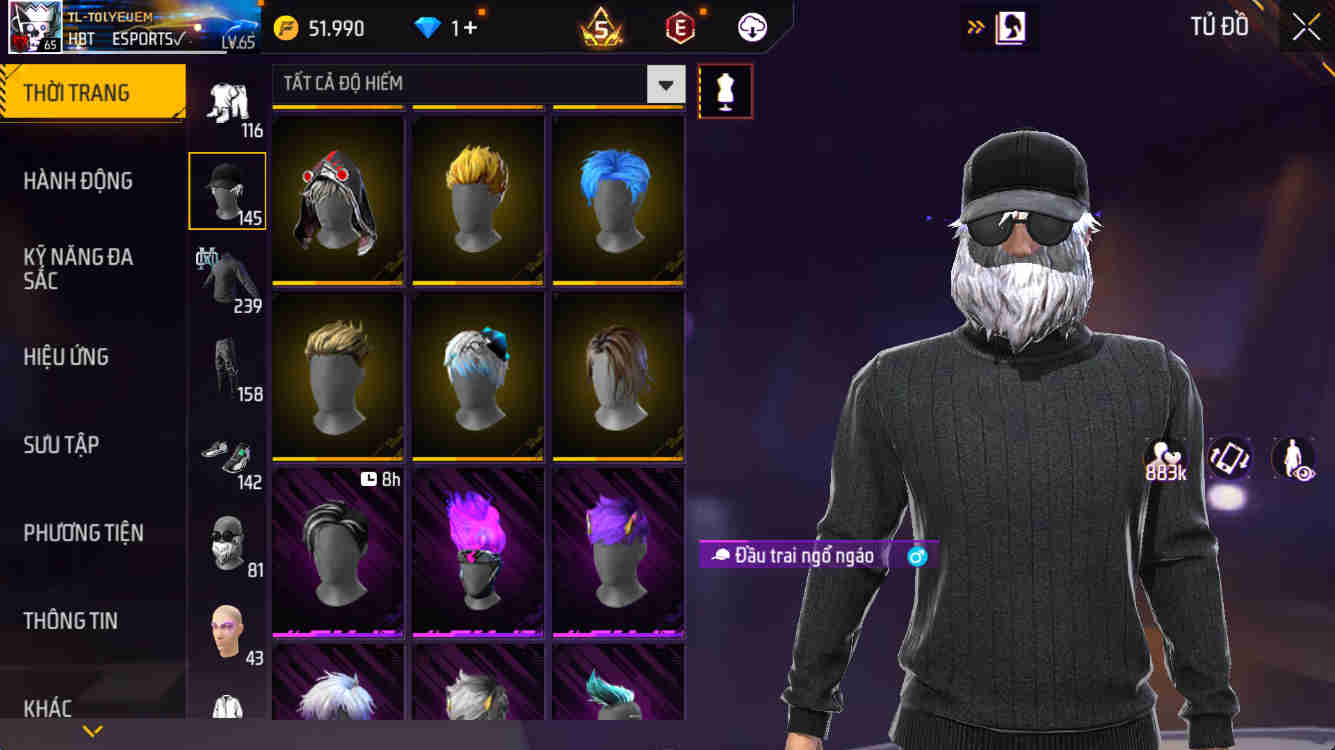Open the download/cloud button in top bar
1335x750 pixels.
750,27
